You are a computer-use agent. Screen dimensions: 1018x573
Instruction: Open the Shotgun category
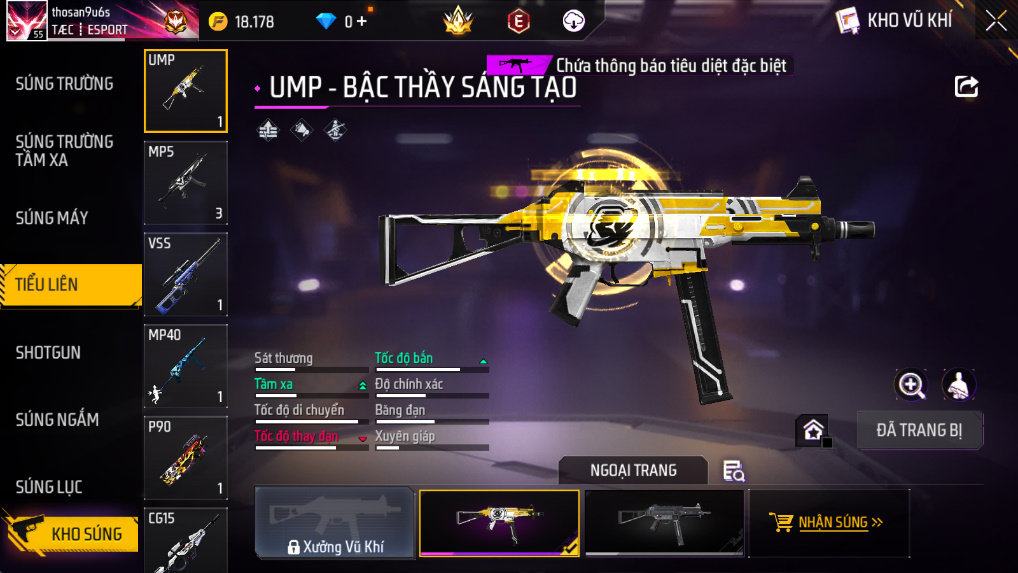(x=48, y=352)
